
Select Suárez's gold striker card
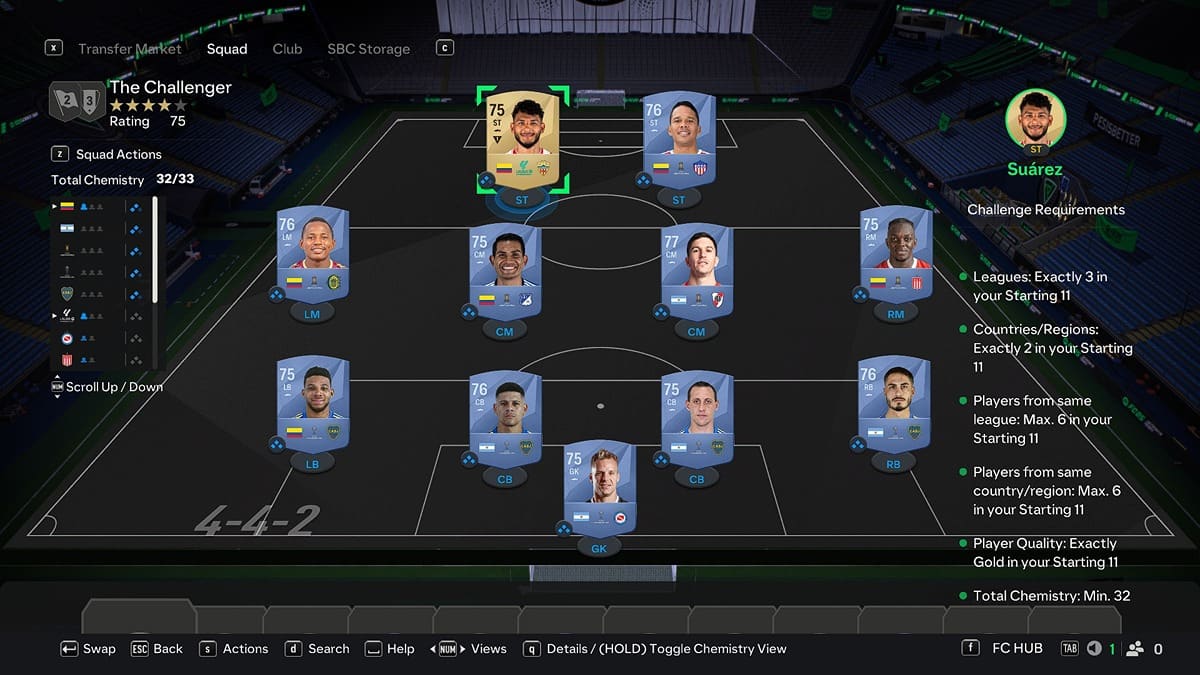521,139
